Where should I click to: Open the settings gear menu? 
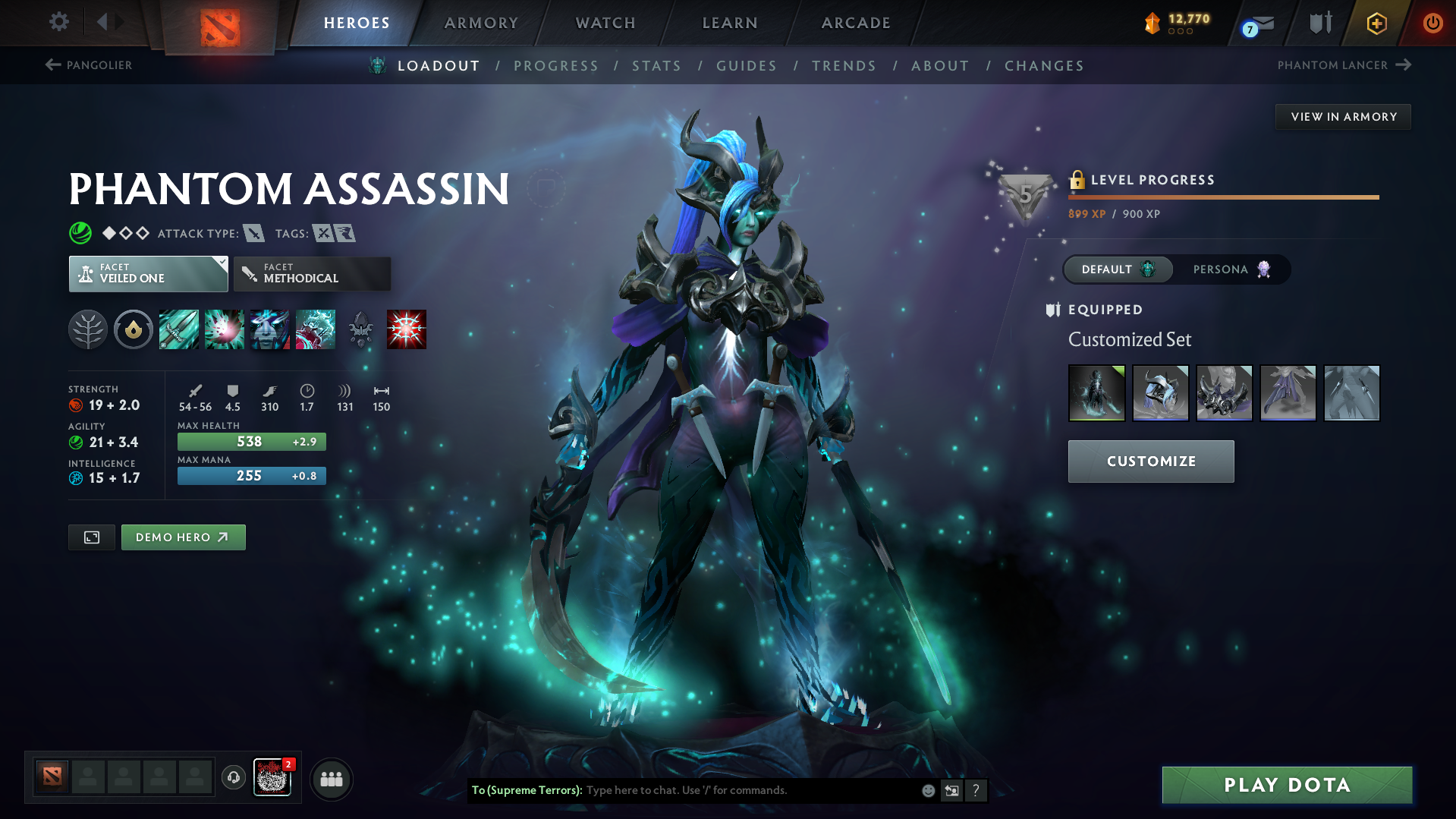59,22
